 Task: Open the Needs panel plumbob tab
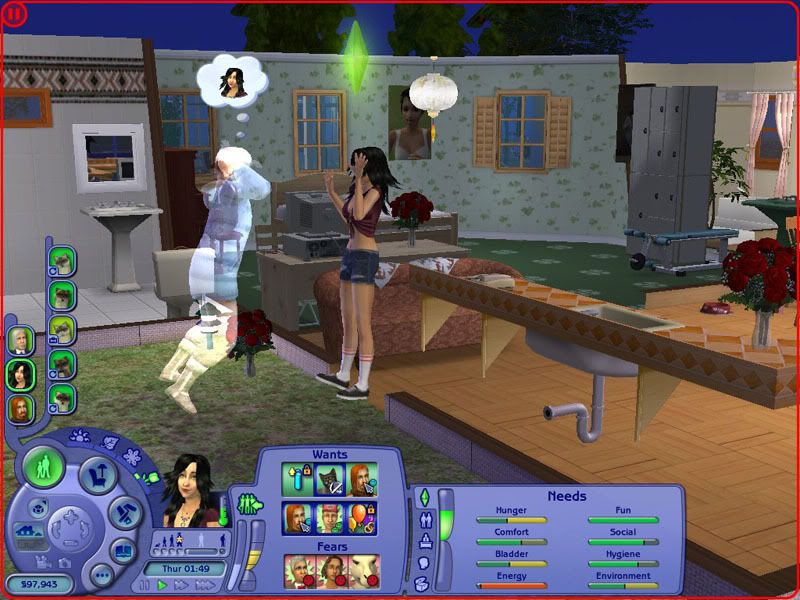[423, 497]
